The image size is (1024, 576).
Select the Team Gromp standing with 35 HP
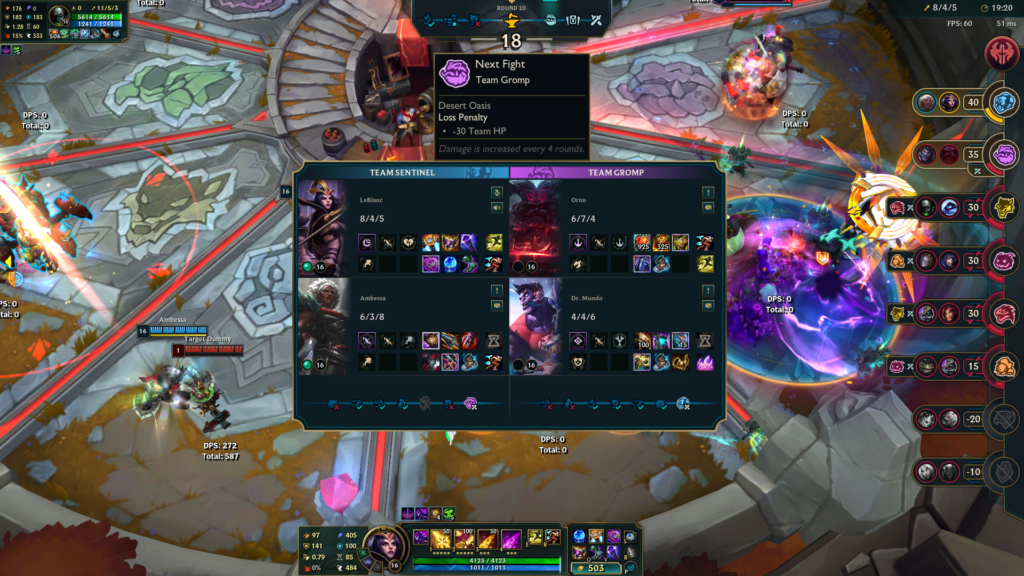[x=1004, y=154]
